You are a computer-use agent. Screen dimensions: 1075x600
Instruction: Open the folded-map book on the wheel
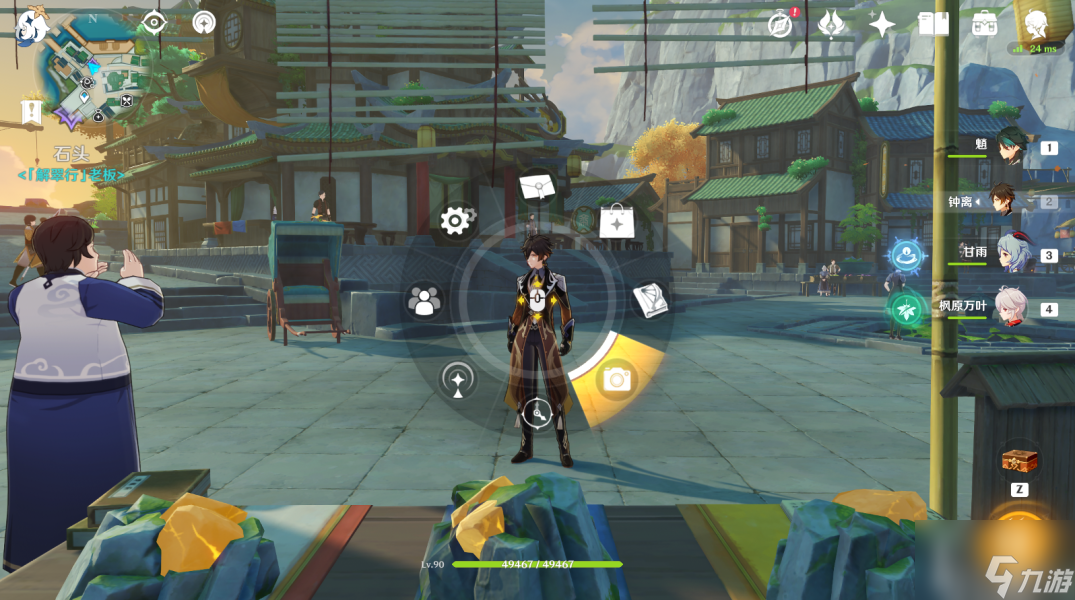[x=650, y=300]
